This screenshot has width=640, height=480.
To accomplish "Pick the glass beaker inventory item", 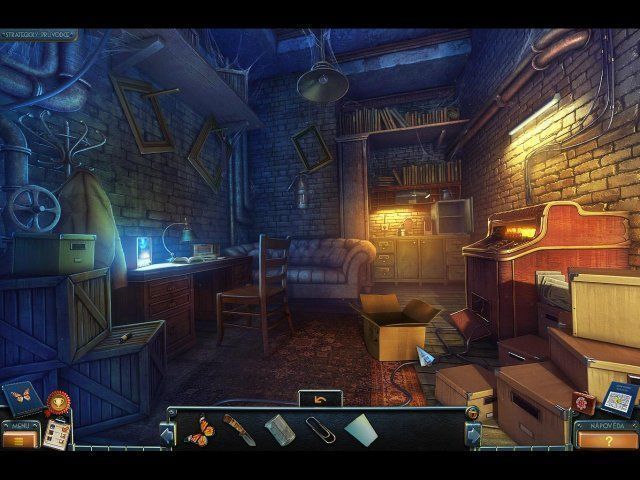I will pos(279,430).
